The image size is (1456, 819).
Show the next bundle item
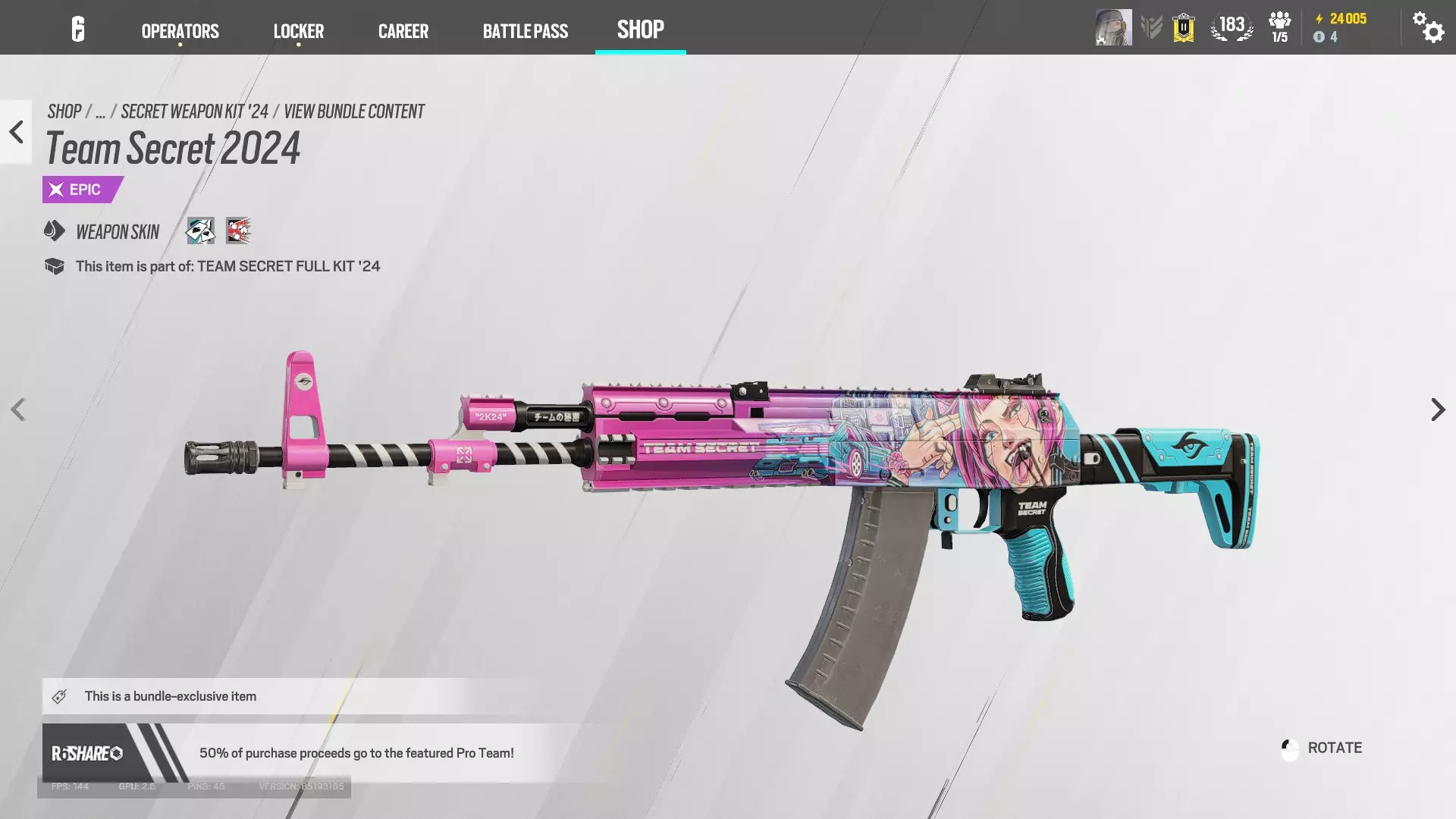click(1437, 409)
